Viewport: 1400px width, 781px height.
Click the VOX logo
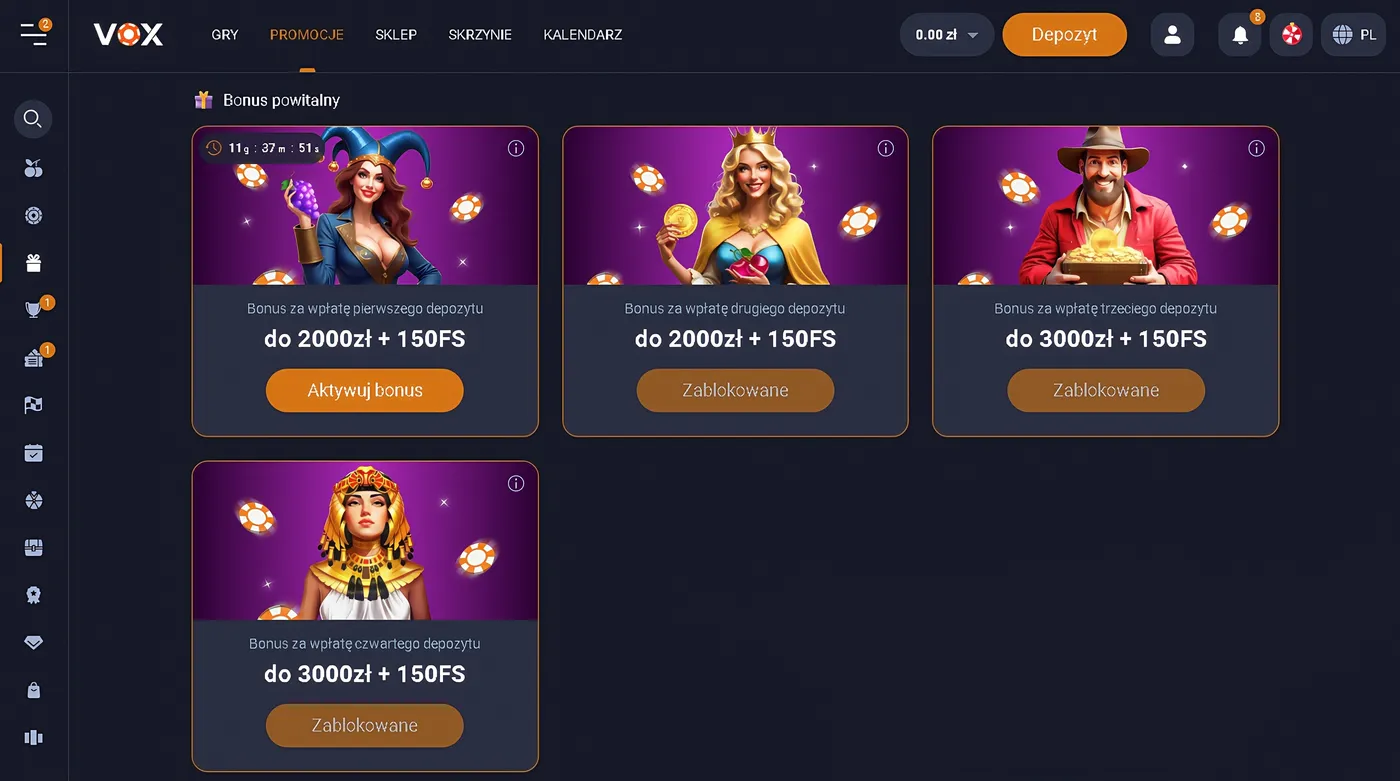(x=128, y=34)
